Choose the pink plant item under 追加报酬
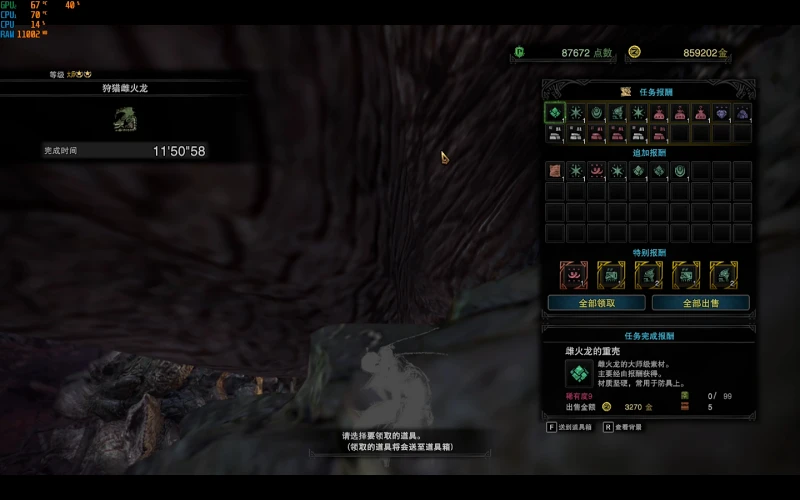The width and height of the screenshot is (800, 500). tap(597, 171)
